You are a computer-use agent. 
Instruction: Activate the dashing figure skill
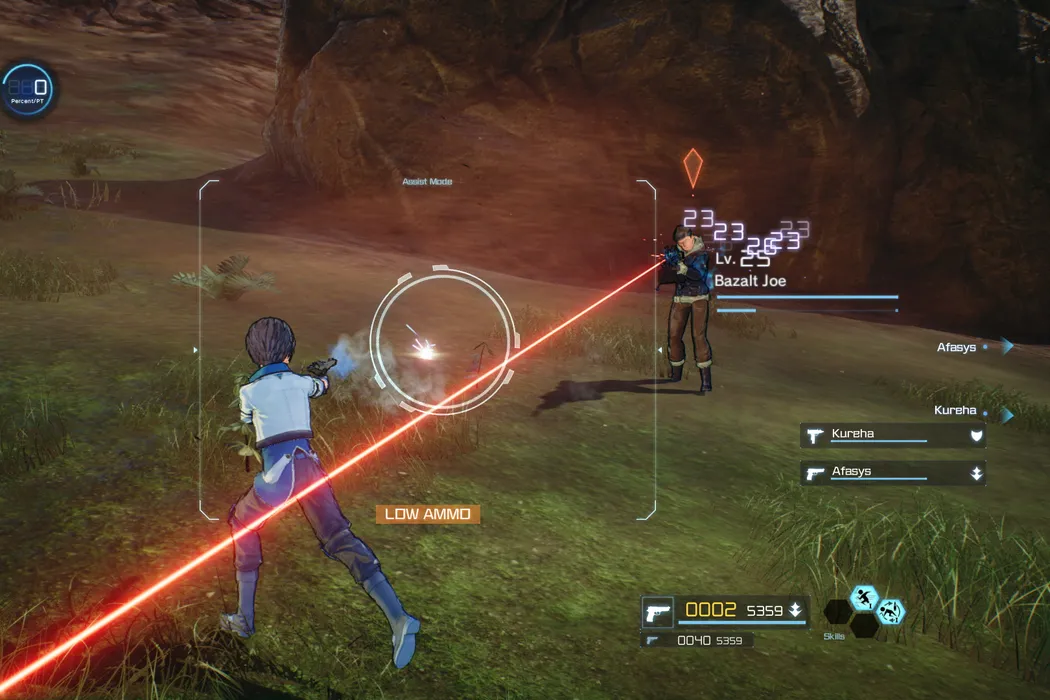[864, 598]
